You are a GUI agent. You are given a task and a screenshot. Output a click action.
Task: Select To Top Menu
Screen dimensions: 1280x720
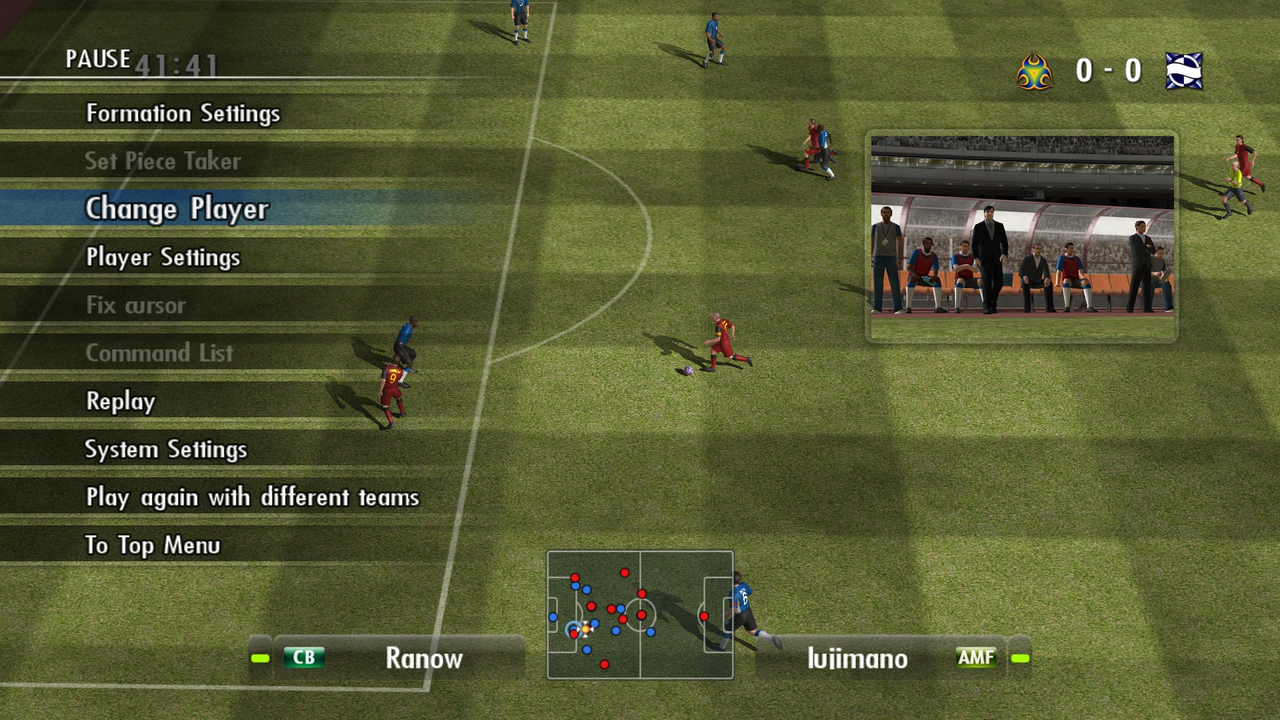pyautogui.click(x=154, y=545)
